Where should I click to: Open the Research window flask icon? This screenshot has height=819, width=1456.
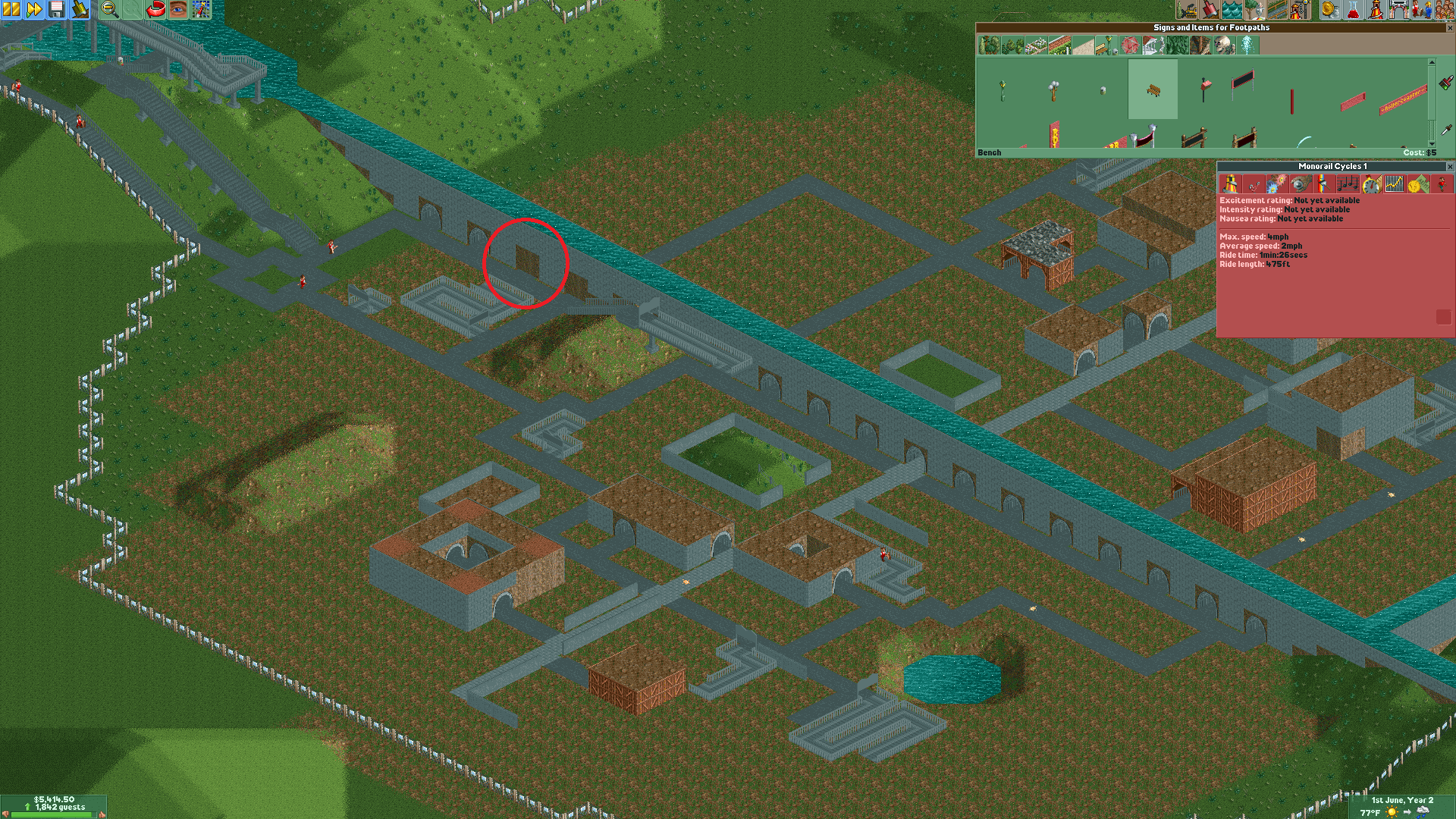pos(1353,11)
